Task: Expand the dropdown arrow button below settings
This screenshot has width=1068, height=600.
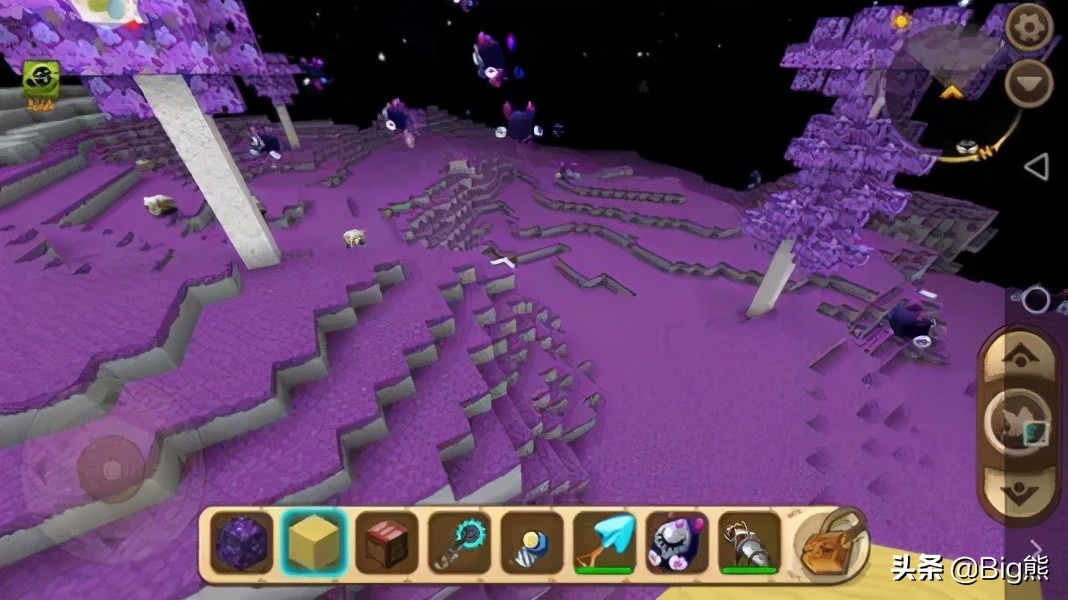Action: tap(1028, 83)
